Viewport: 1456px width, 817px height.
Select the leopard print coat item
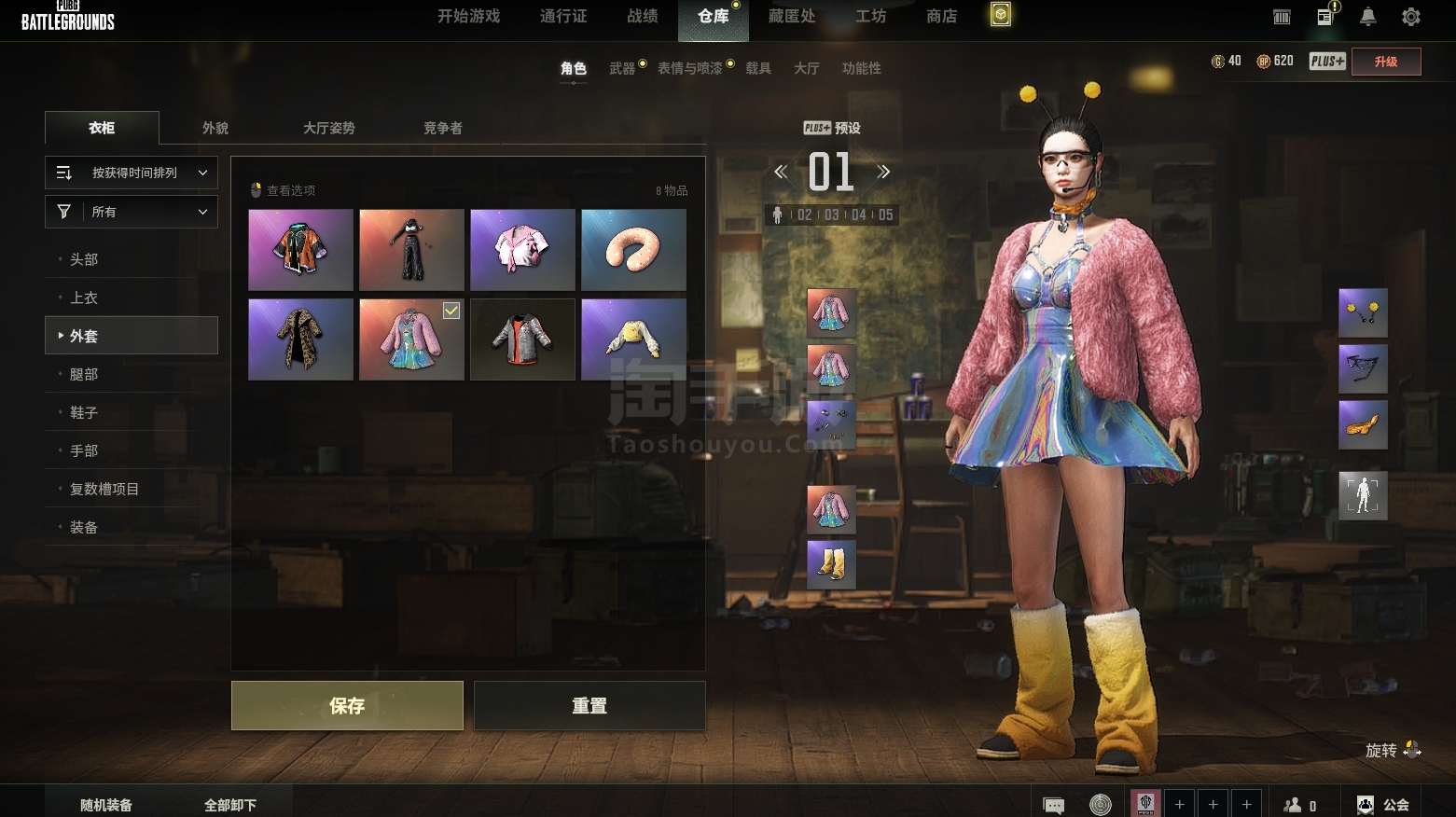300,339
